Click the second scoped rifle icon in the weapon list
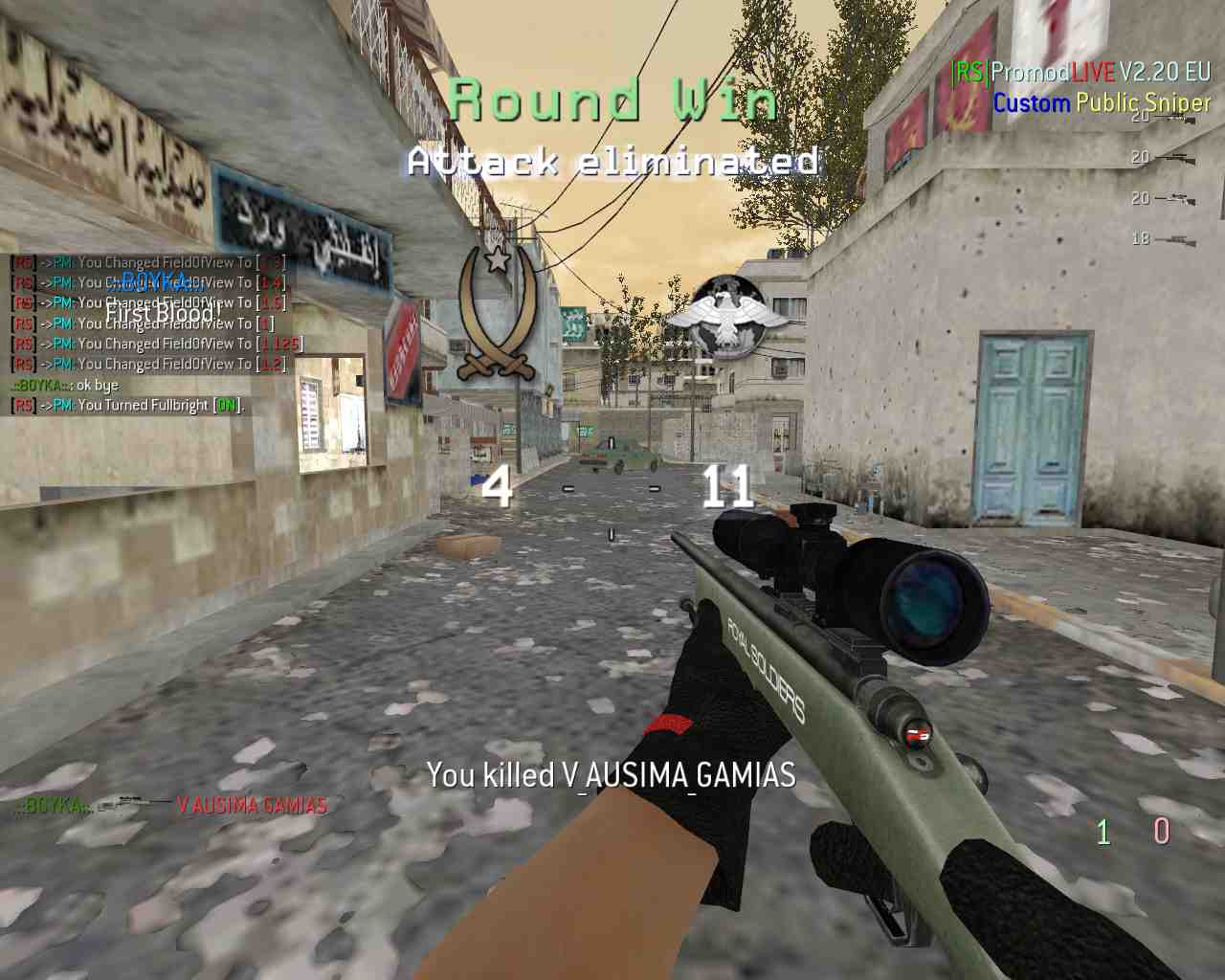The height and width of the screenshot is (980, 1225). 1176,157
